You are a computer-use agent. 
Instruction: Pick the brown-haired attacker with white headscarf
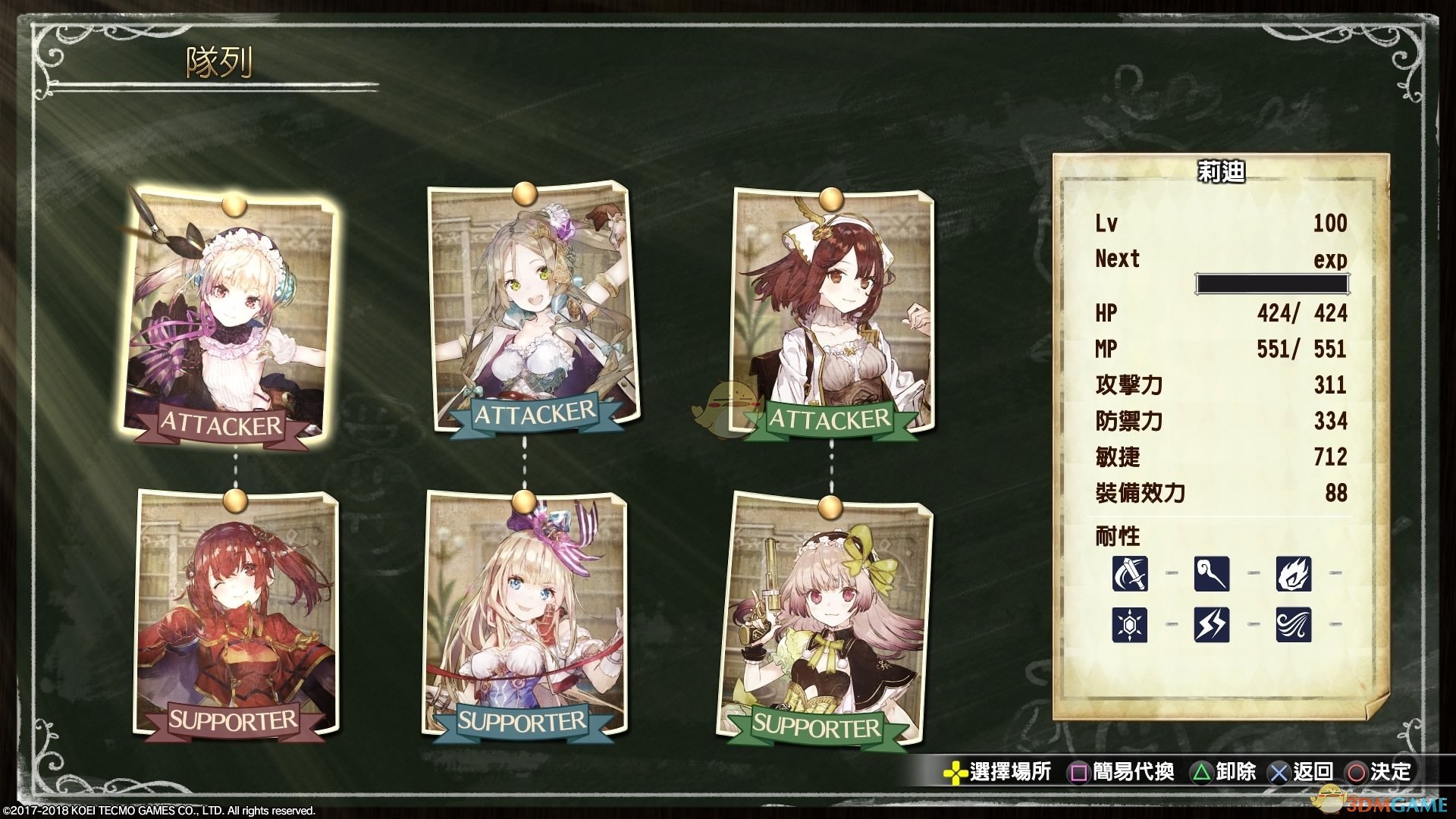[x=832, y=315]
